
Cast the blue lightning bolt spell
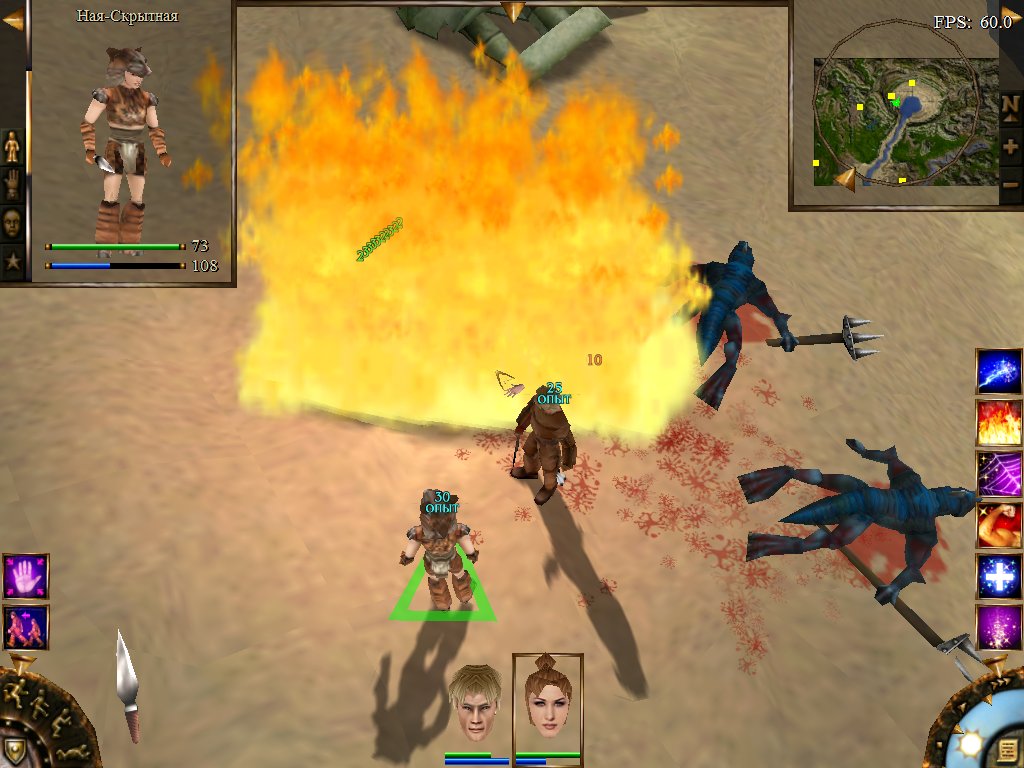click(x=998, y=372)
